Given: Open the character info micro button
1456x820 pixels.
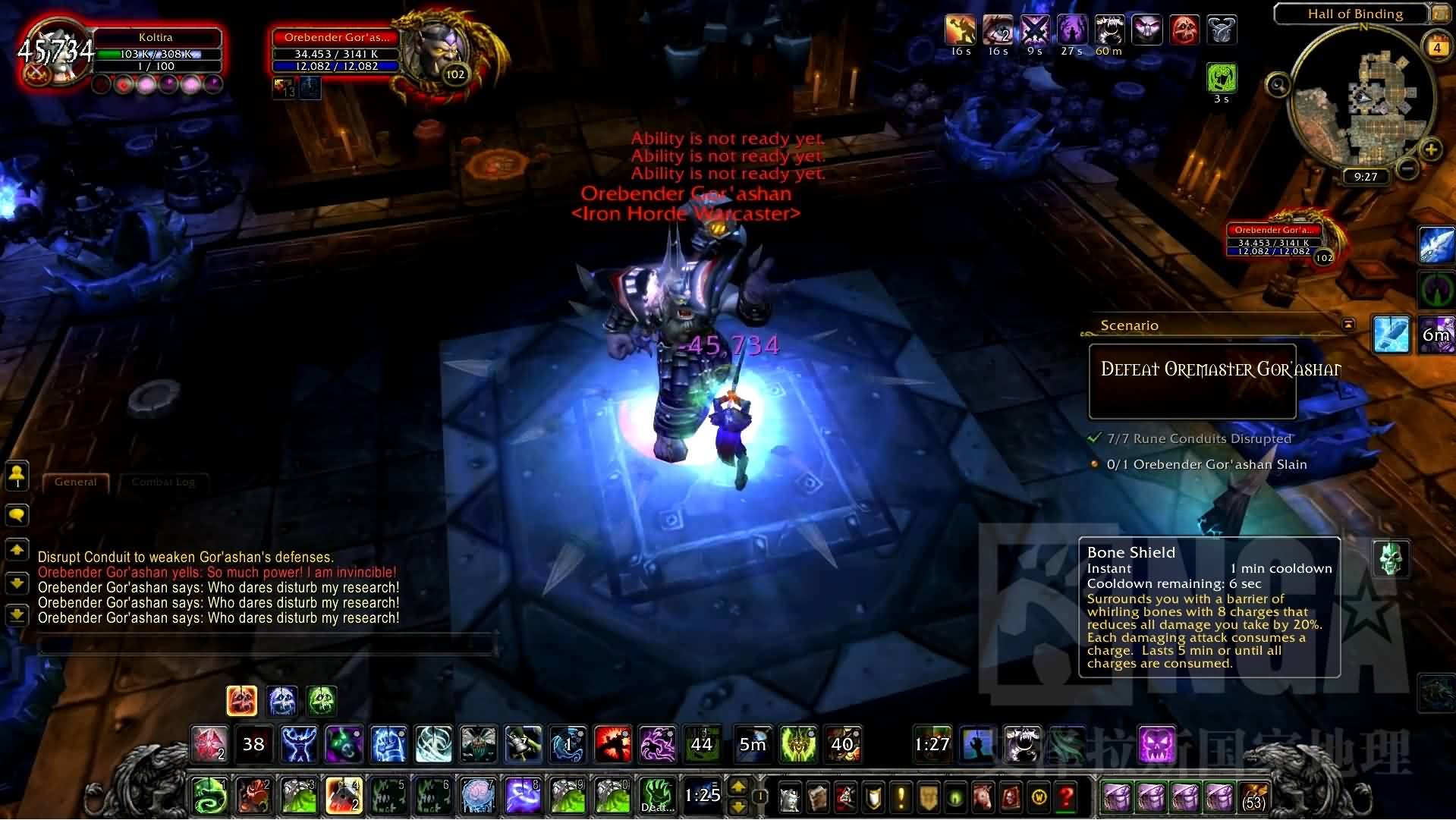Looking at the screenshot, I should pos(790,796).
